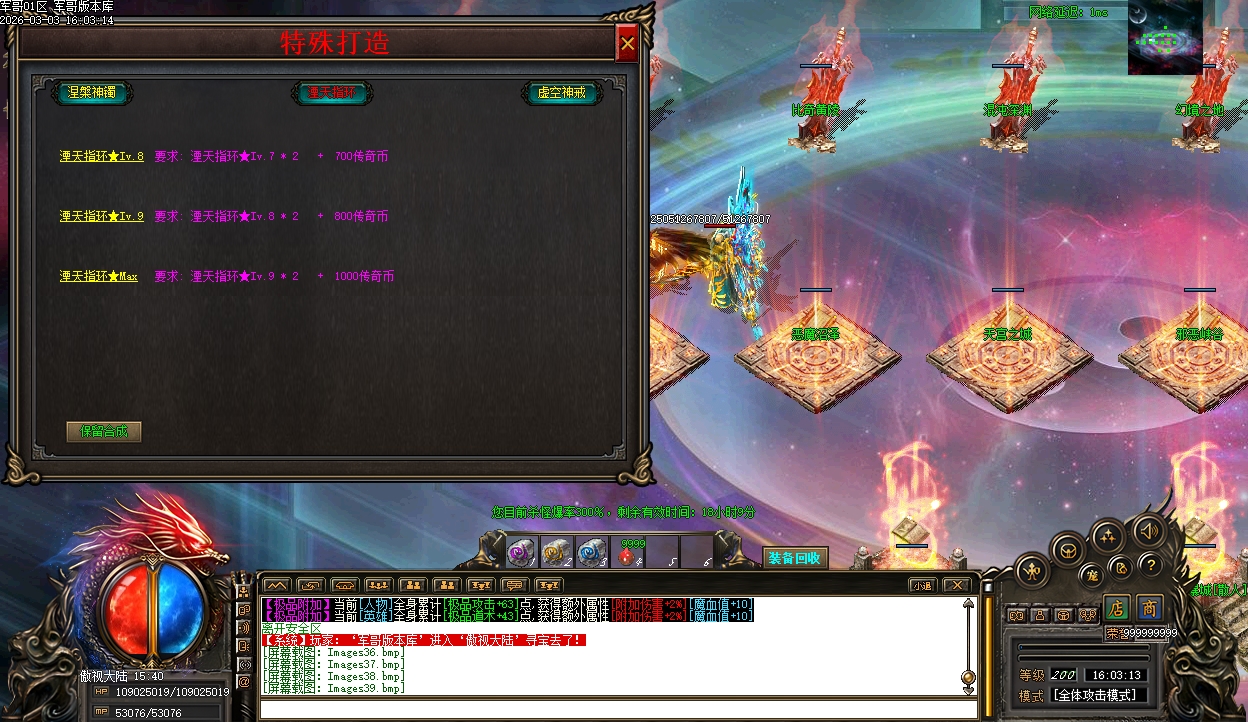Open the 装备回收 equipment recycle button
1248x722 pixels.
point(795,558)
